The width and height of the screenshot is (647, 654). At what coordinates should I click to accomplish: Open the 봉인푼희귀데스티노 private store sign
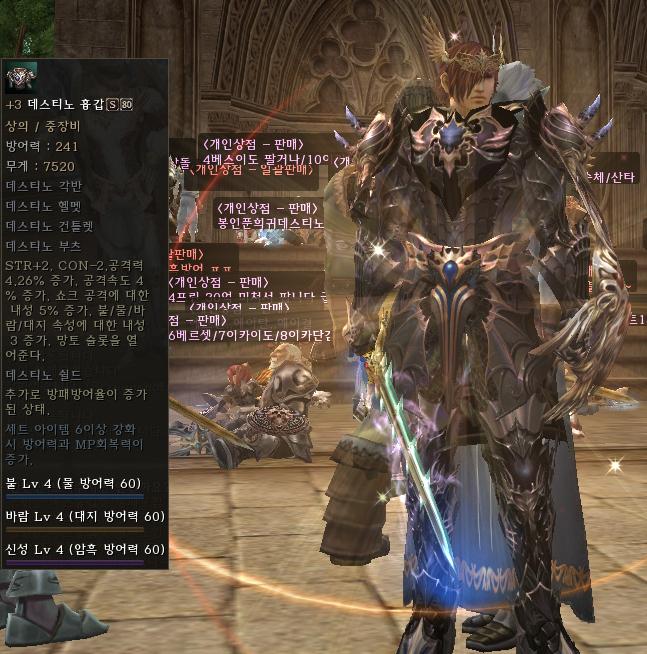pos(271,222)
